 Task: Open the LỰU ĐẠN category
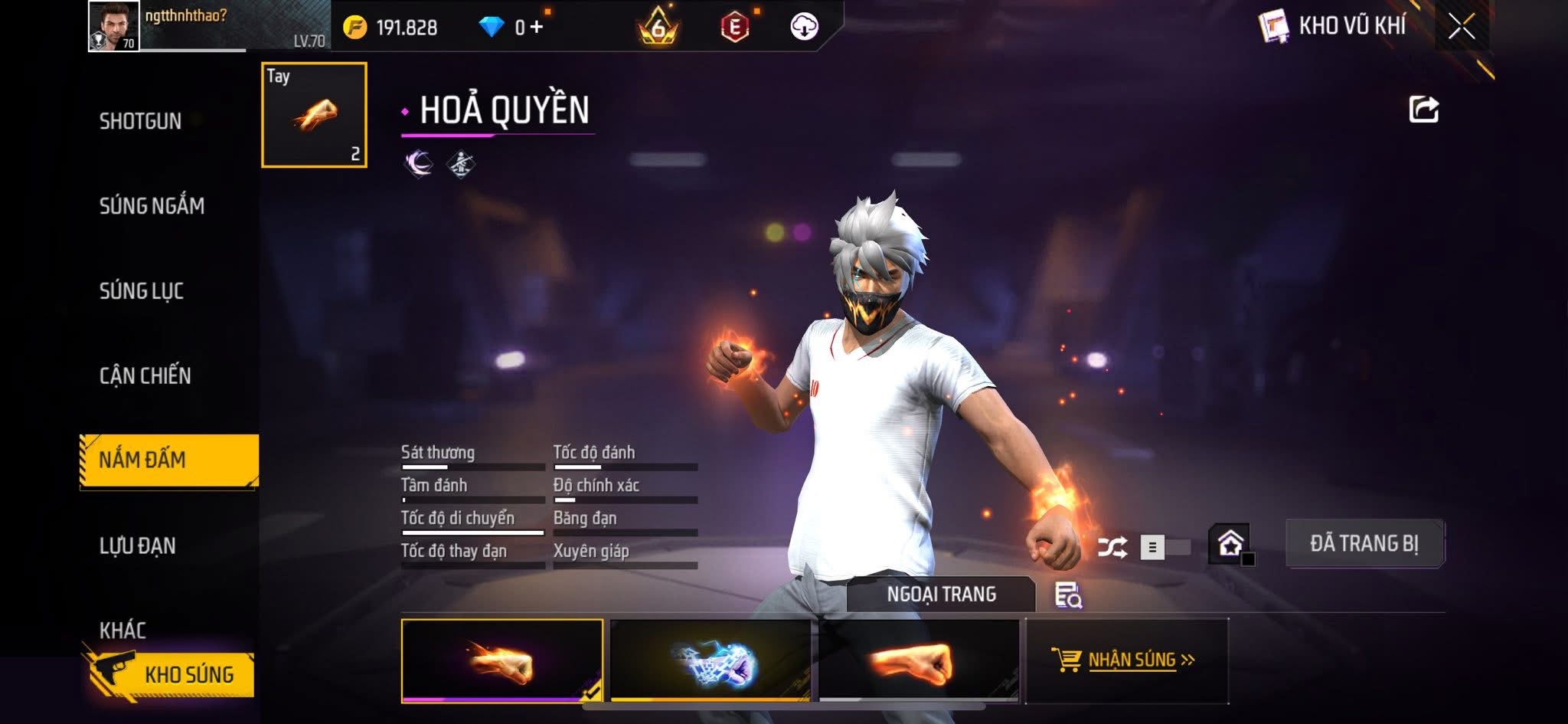click(x=138, y=545)
